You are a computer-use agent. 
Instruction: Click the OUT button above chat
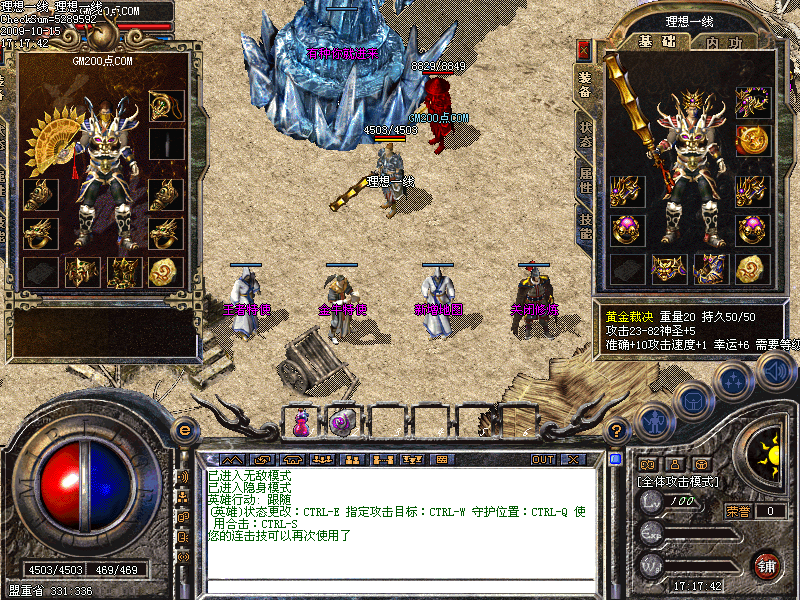coord(543,459)
